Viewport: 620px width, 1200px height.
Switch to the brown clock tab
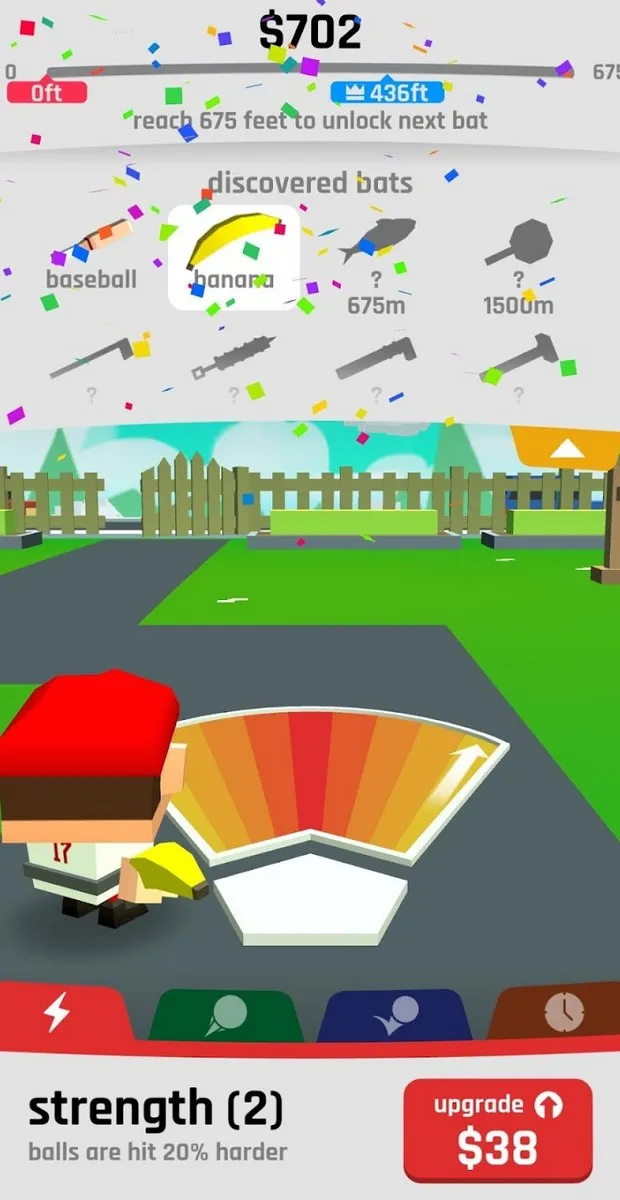tap(560, 1014)
